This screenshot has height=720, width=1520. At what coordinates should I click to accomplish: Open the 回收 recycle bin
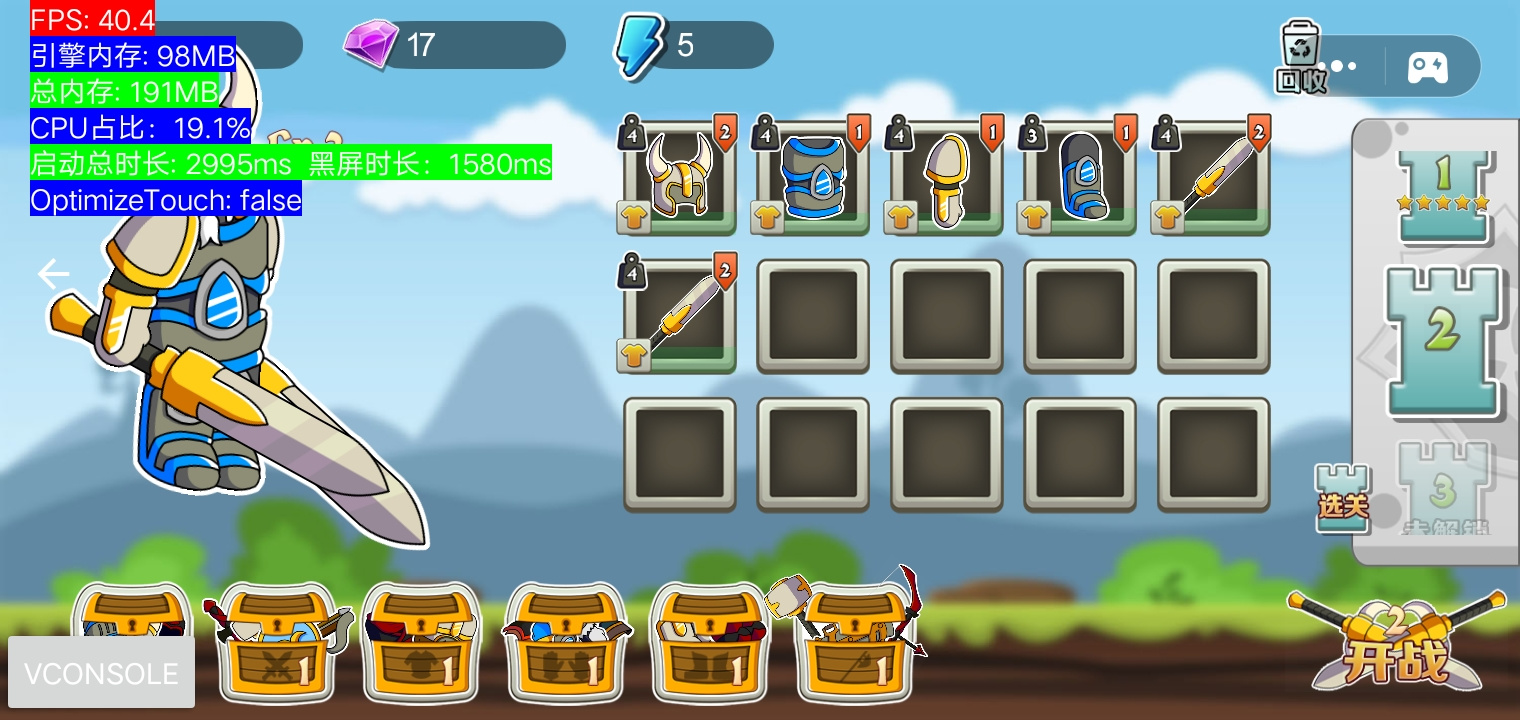click(1300, 58)
